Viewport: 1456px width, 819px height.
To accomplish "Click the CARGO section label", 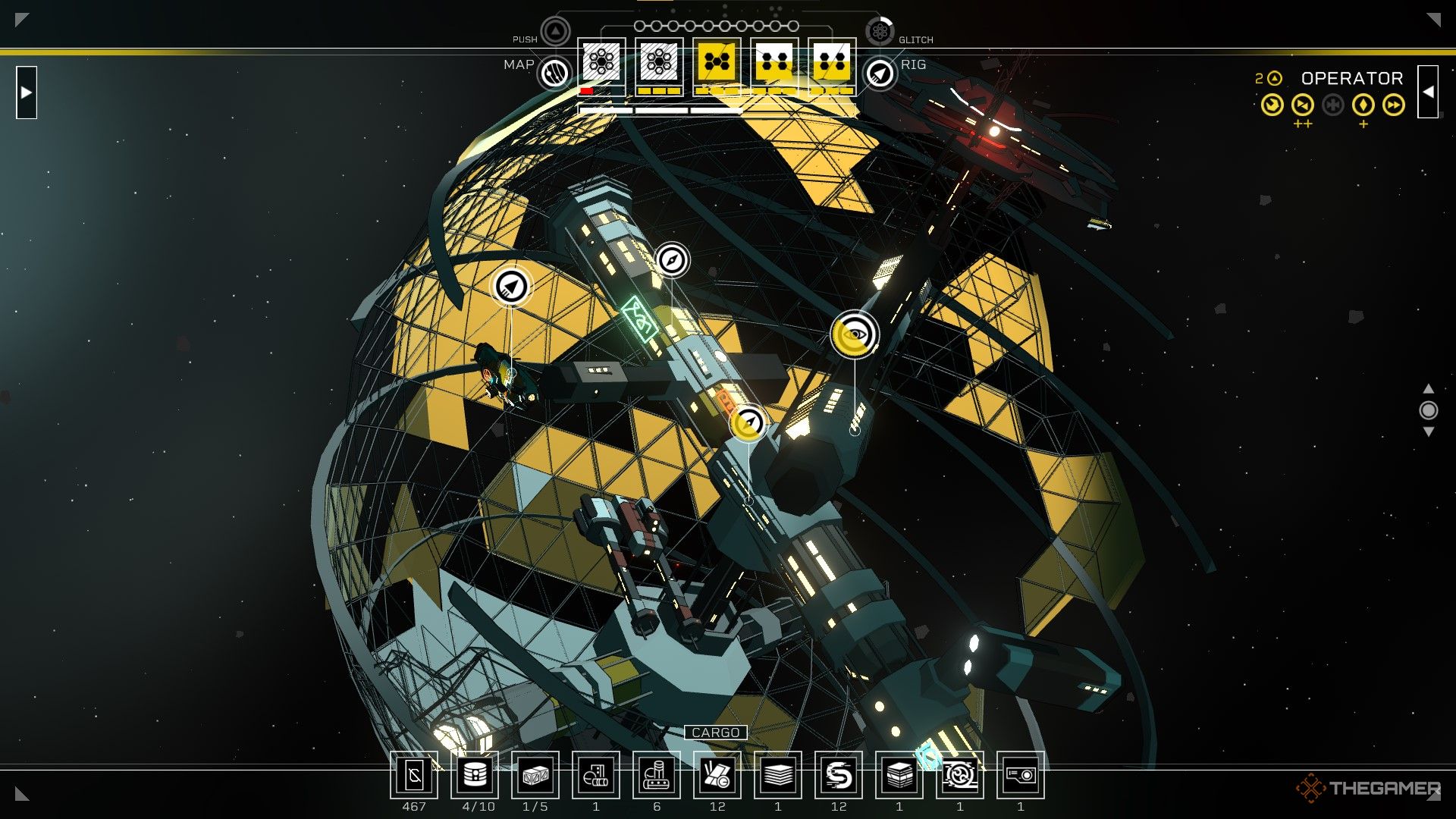I will (x=717, y=733).
